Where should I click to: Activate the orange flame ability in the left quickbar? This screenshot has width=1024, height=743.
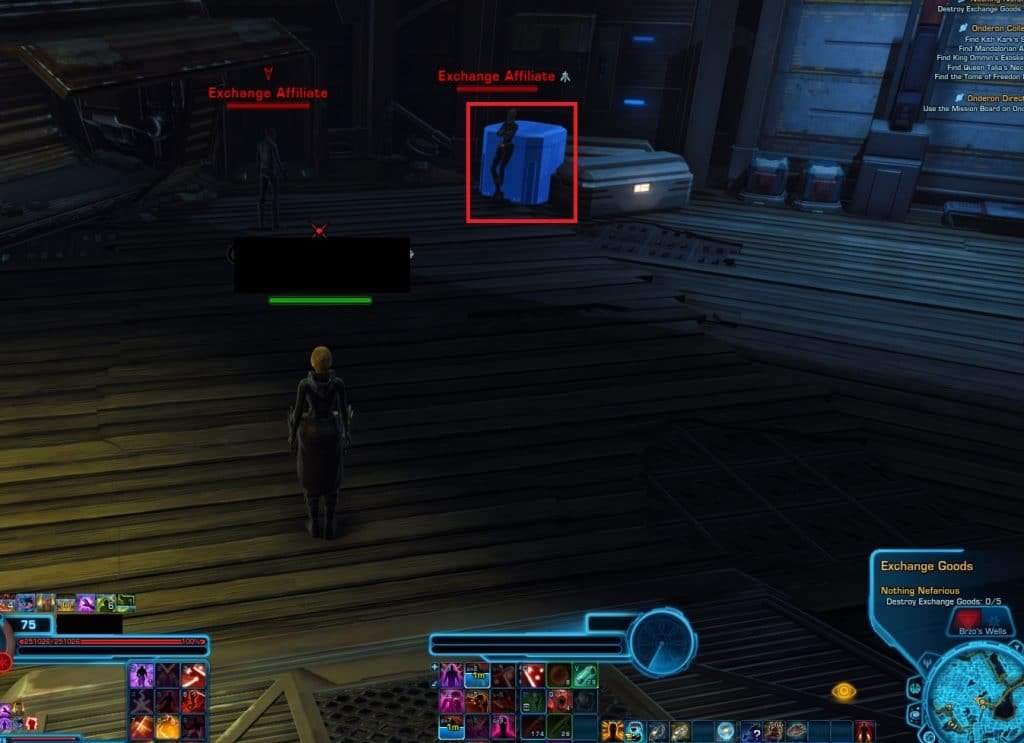(167, 726)
